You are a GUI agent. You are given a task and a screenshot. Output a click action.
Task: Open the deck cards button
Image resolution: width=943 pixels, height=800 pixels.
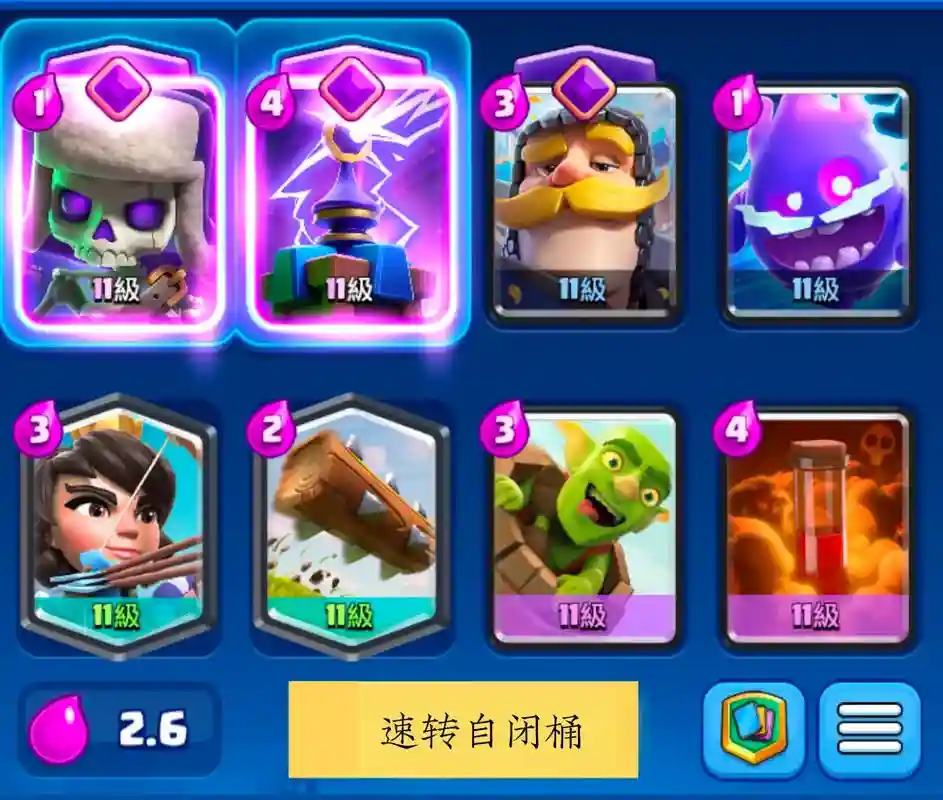pos(753,730)
